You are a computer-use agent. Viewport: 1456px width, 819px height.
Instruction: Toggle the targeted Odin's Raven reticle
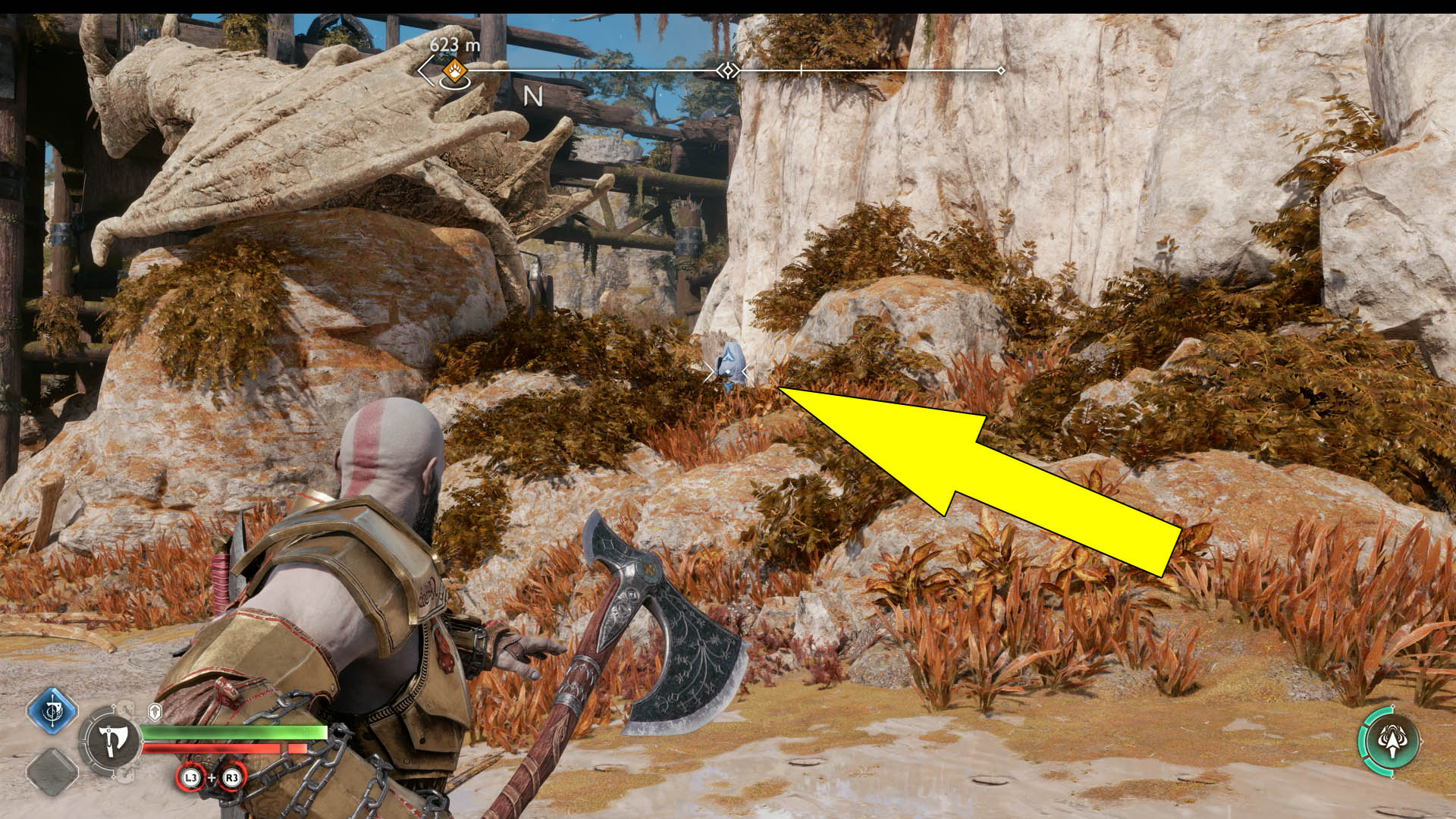click(728, 371)
